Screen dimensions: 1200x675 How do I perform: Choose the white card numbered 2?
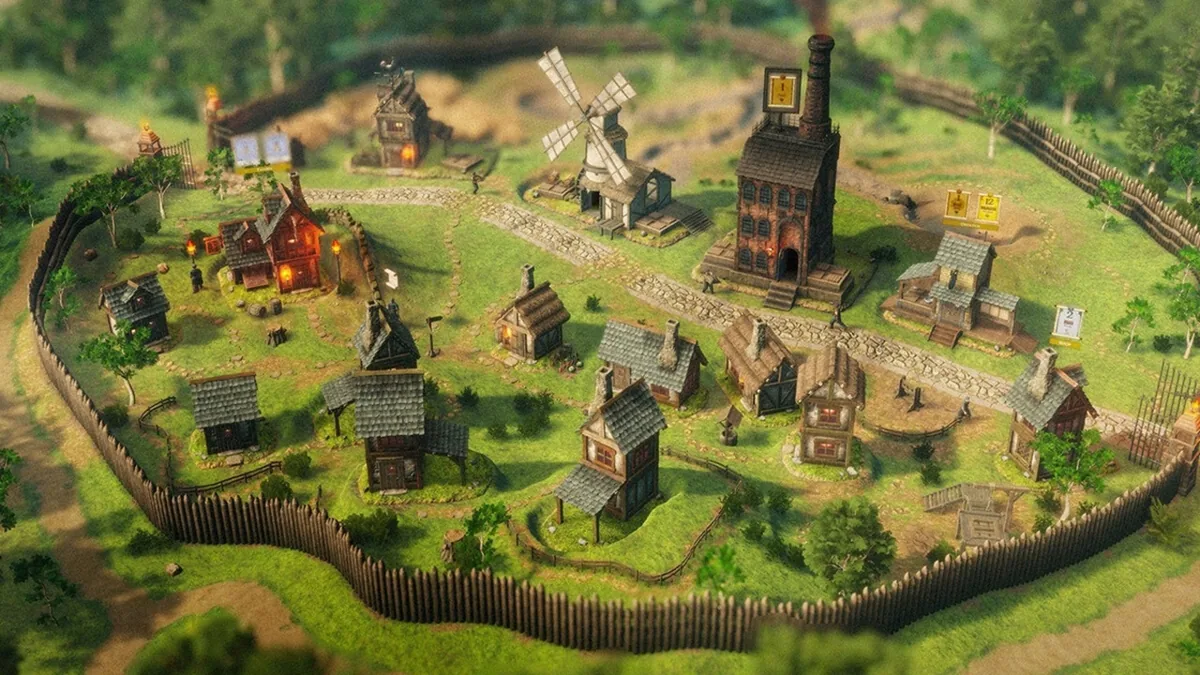1068,322
